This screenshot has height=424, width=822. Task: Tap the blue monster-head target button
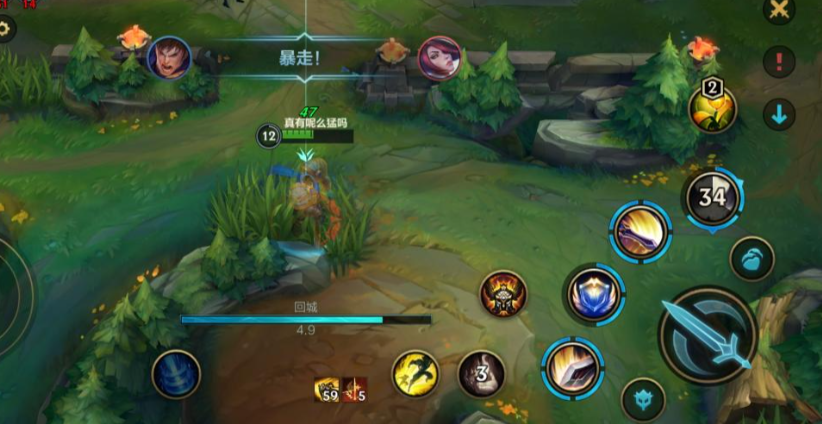[x=643, y=399]
